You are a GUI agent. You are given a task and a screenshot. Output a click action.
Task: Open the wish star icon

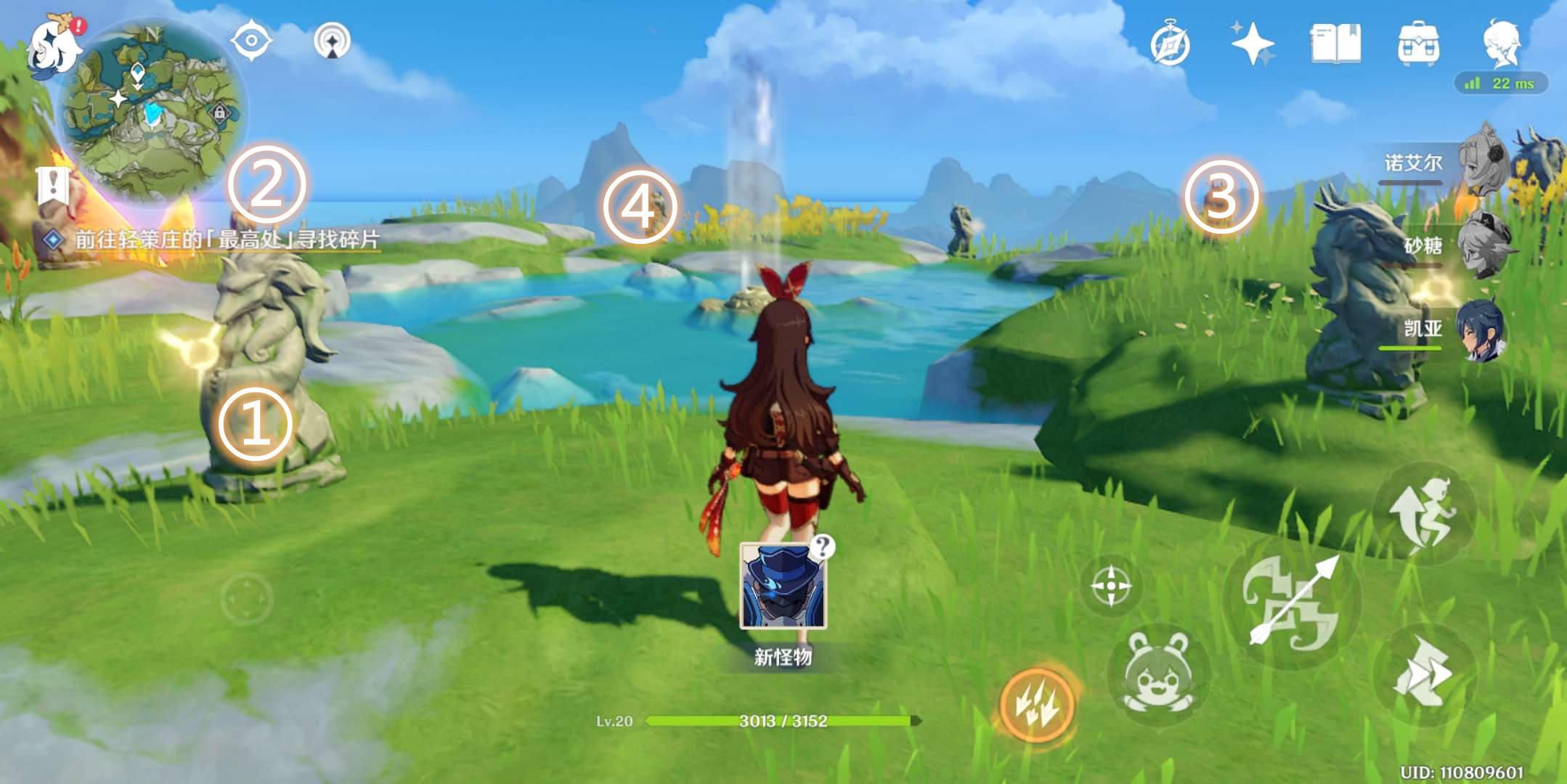pyautogui.click(x=1252, y=44)
